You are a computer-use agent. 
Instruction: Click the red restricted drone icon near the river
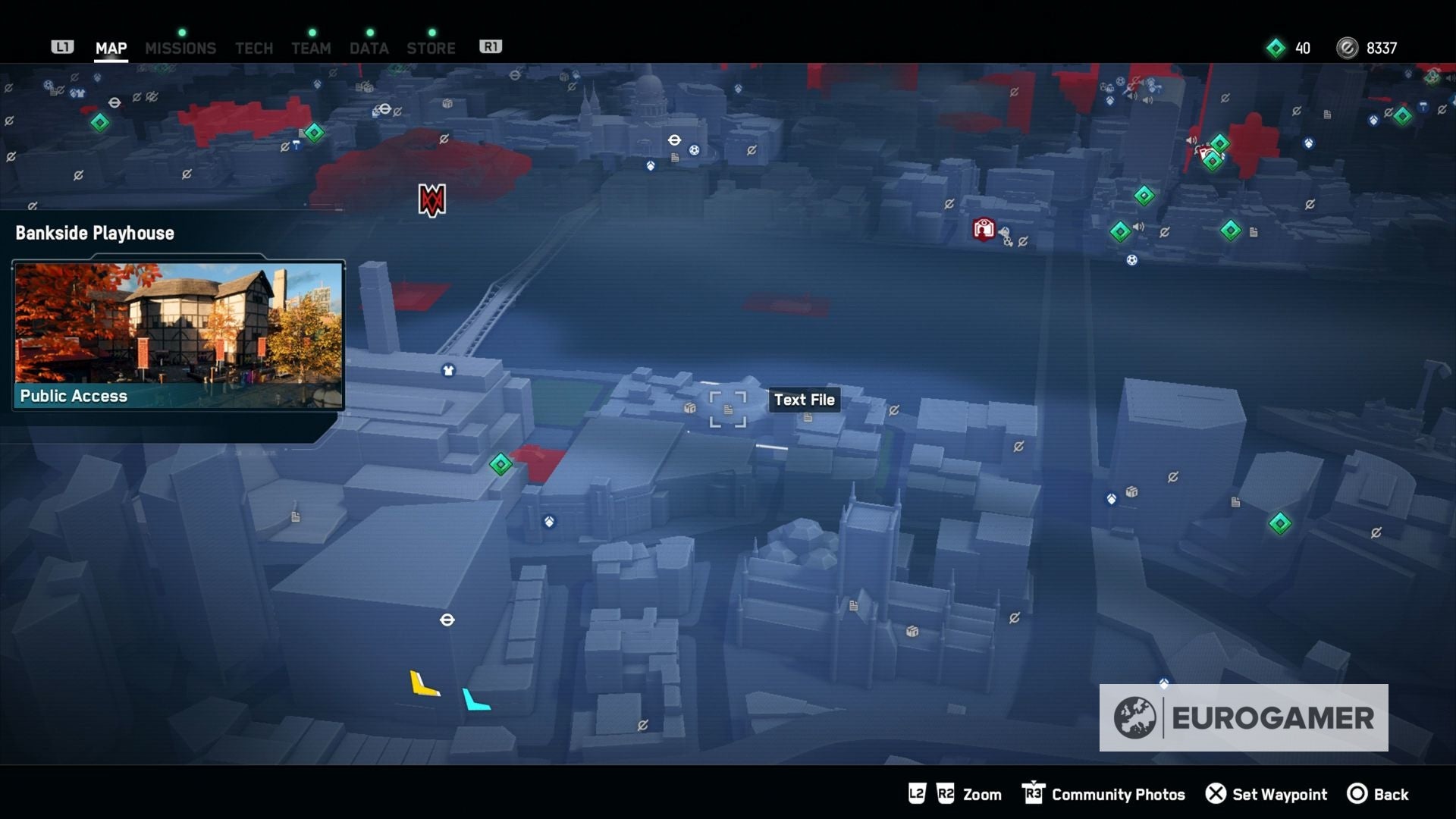[984, 228]
